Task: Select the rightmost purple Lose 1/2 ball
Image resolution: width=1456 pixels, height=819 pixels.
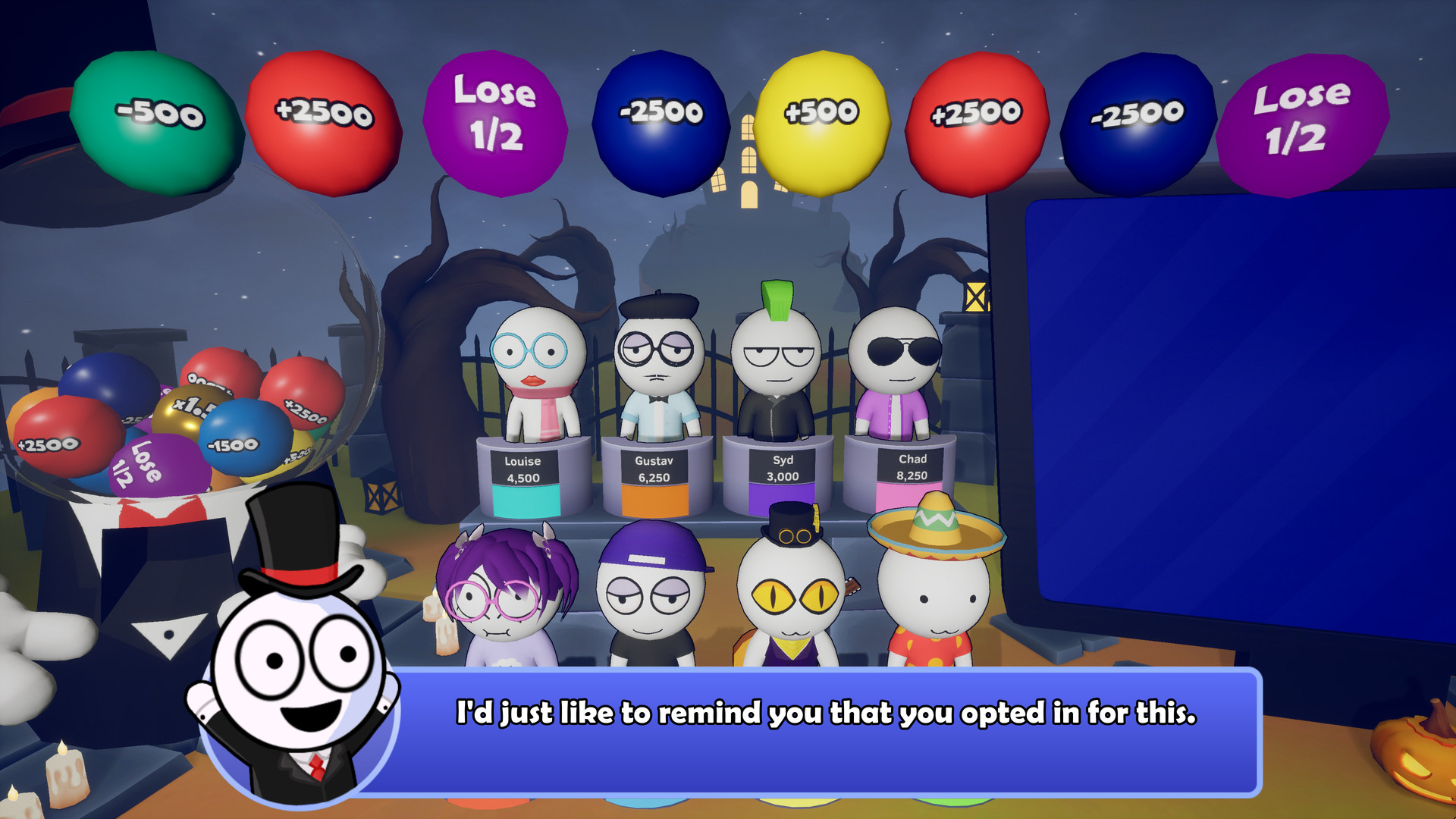Action: tap(1301, 121)
